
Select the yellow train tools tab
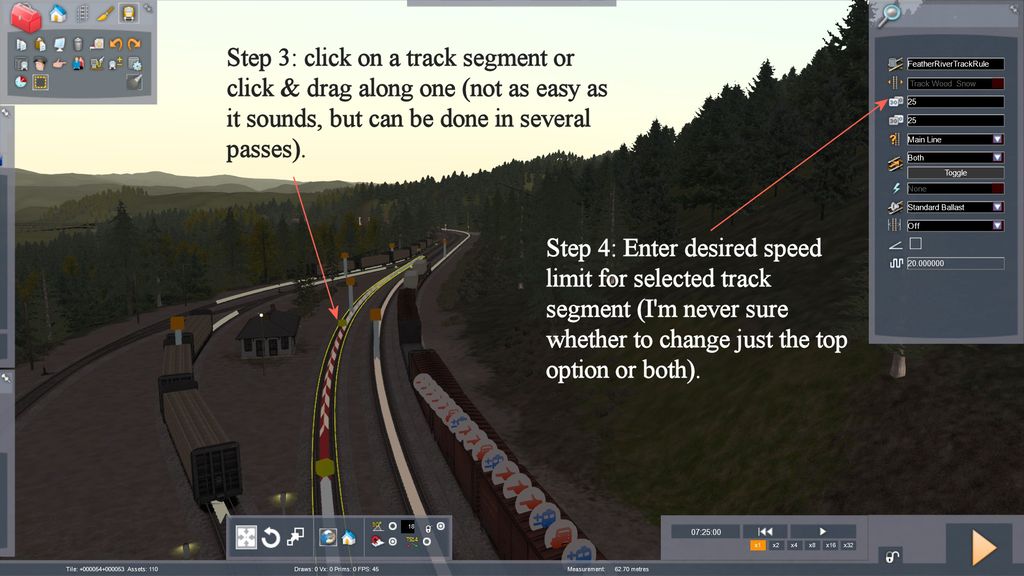click(x=128, y=14)
